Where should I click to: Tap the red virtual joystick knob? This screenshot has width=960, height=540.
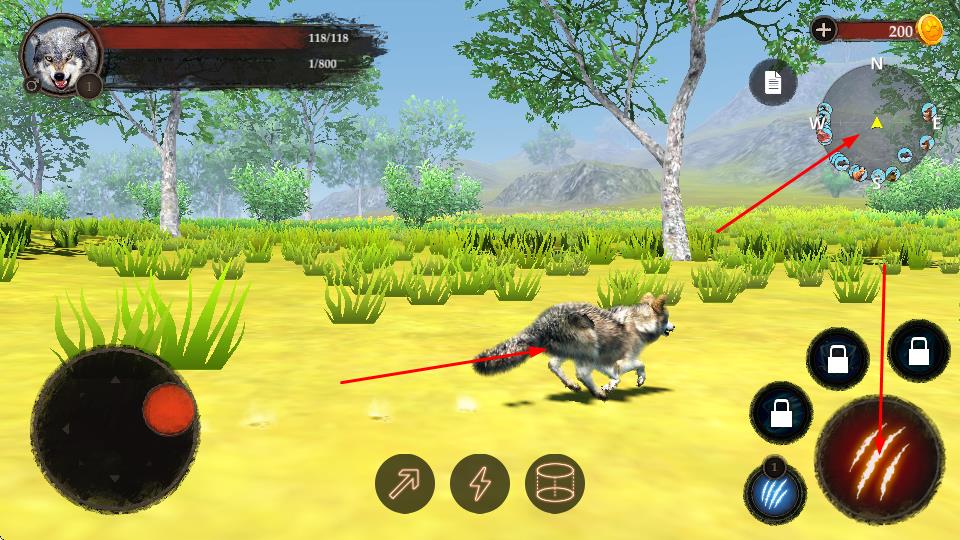point(168,410)
